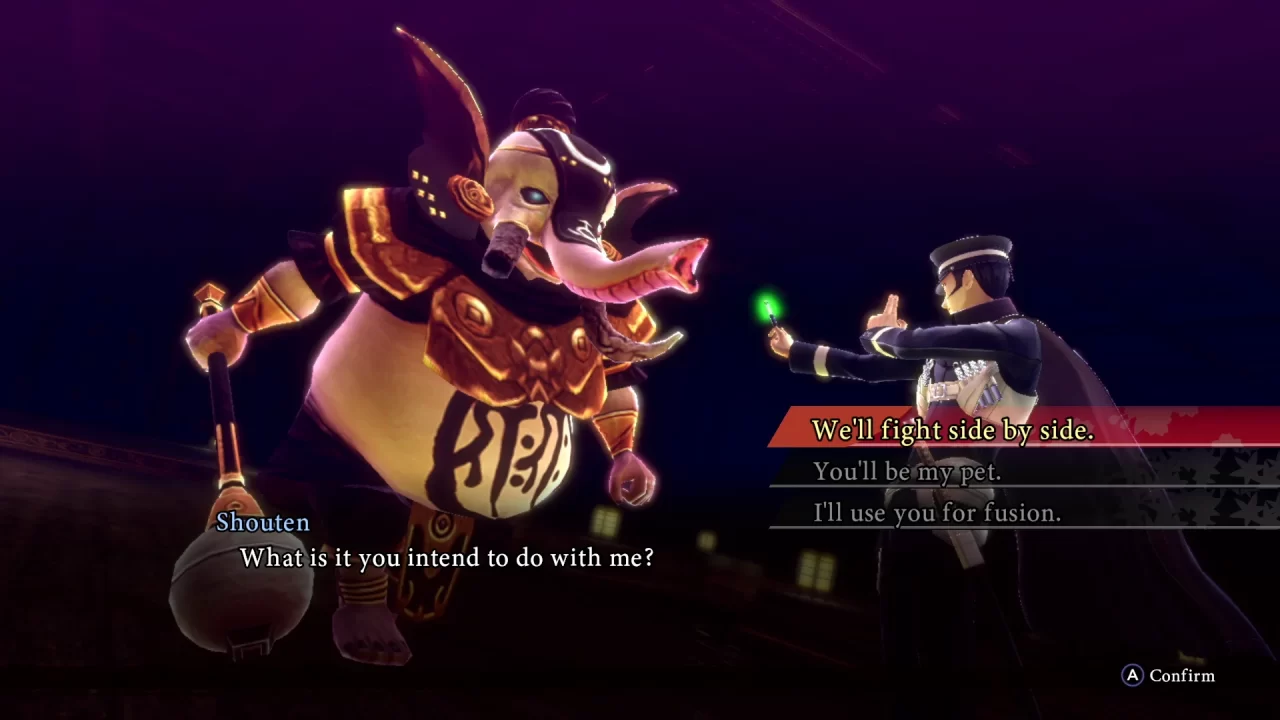
Task: Select the 'I'll use you for fusion.' option
Action: (x=936, y=513)
